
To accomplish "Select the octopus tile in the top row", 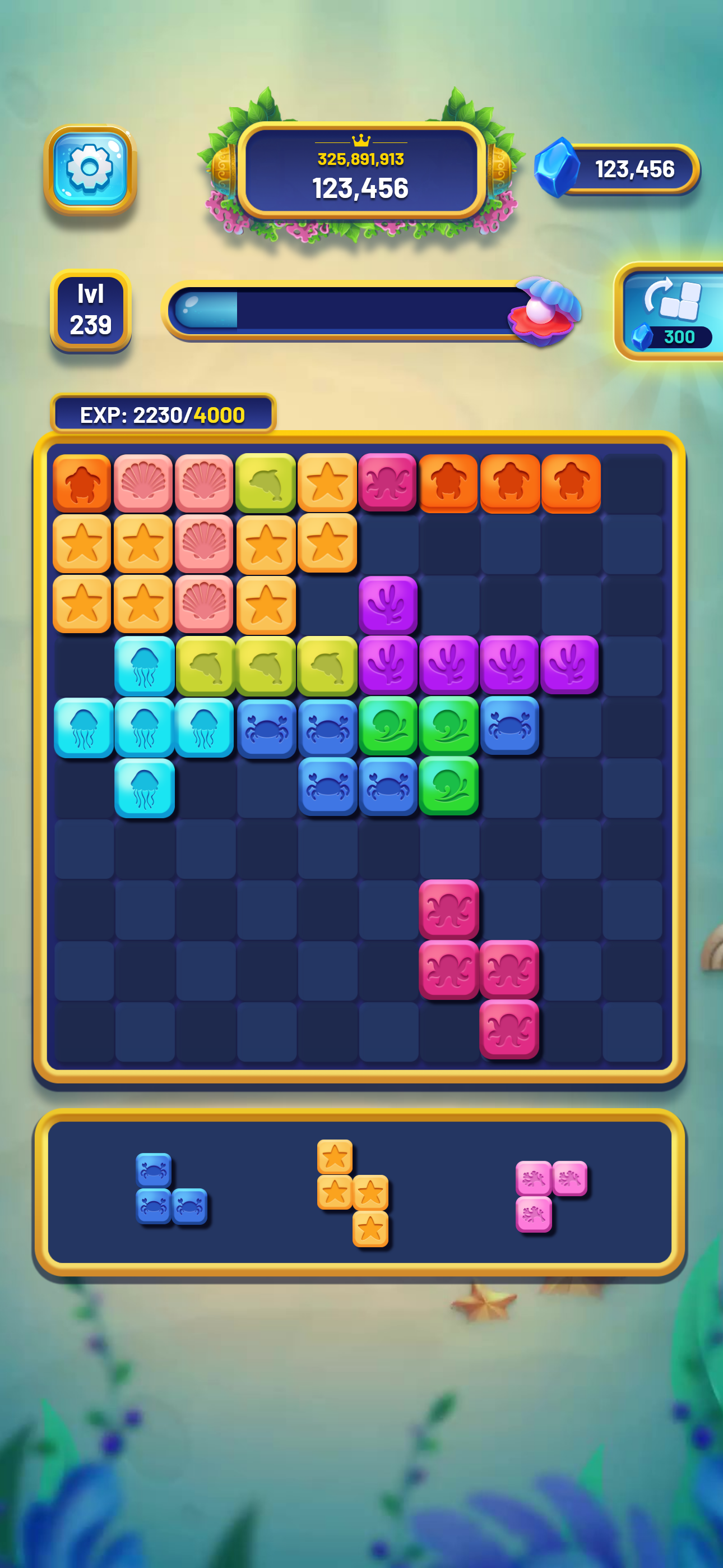I will click(388, 482).
